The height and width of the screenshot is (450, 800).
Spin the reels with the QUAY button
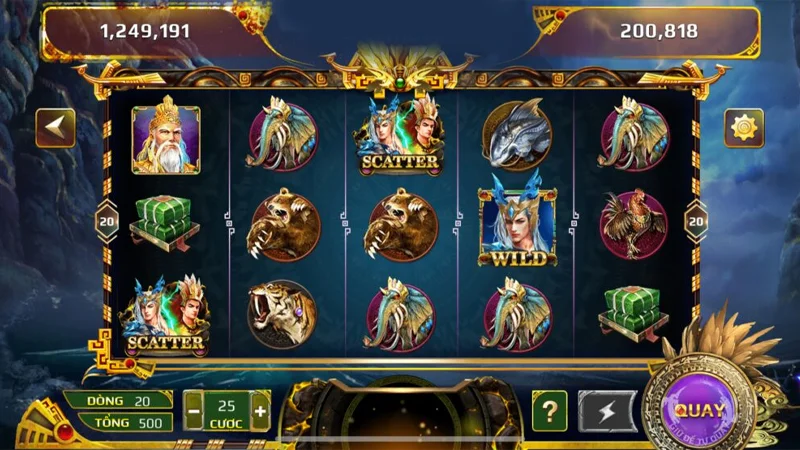click(x=699, y=410)
